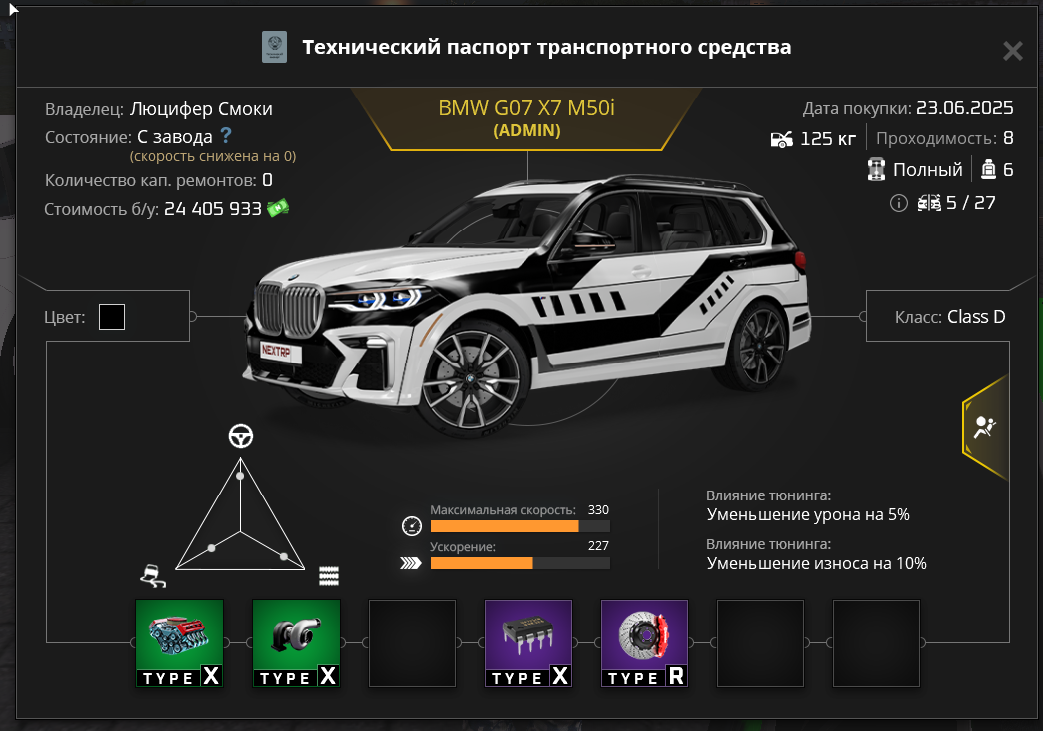Click the question mark beside condition
1043x731 pixels.
tap(227, 135)
